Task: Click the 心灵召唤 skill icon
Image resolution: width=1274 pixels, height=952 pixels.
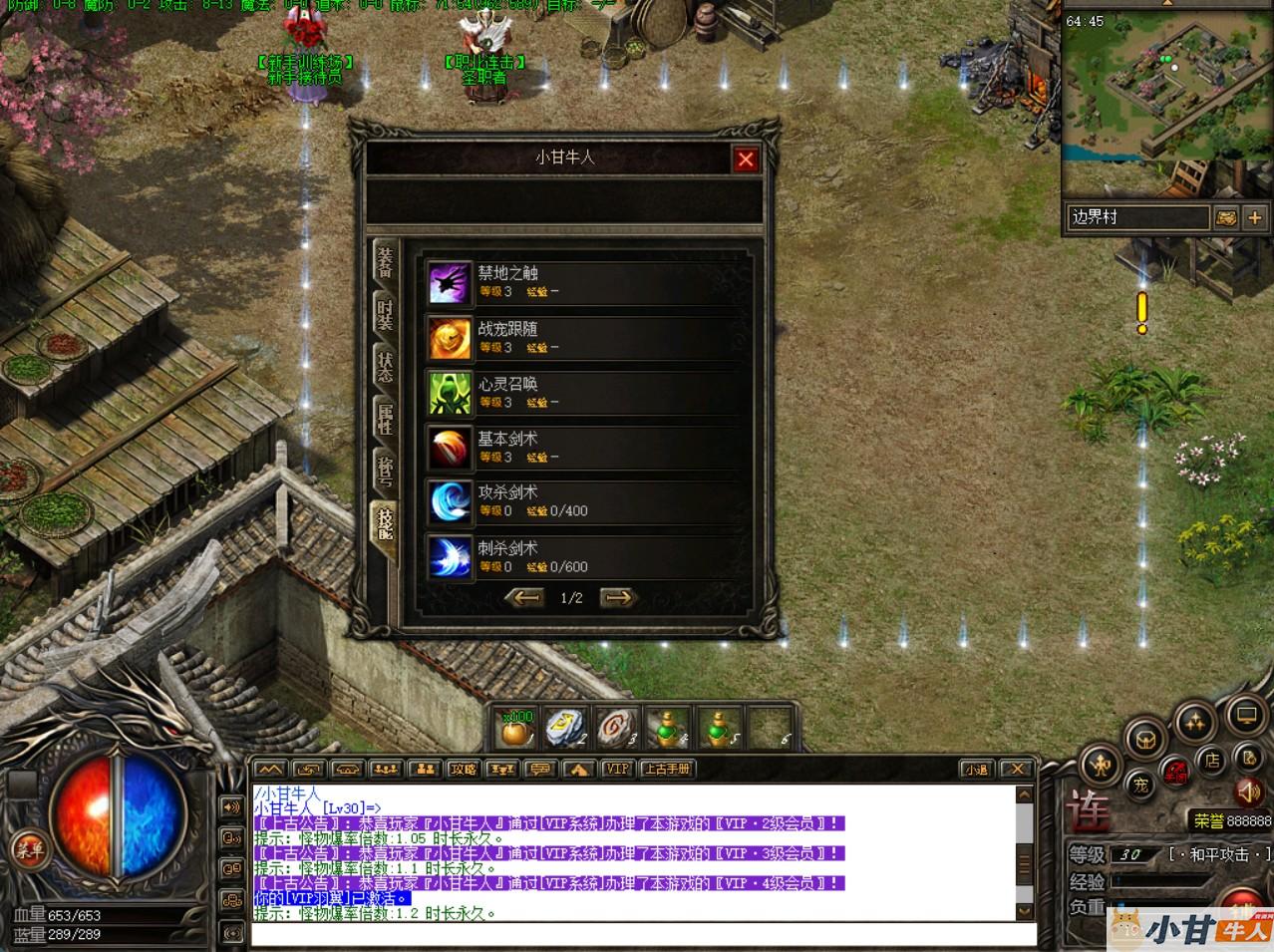Action: [450, 392]
